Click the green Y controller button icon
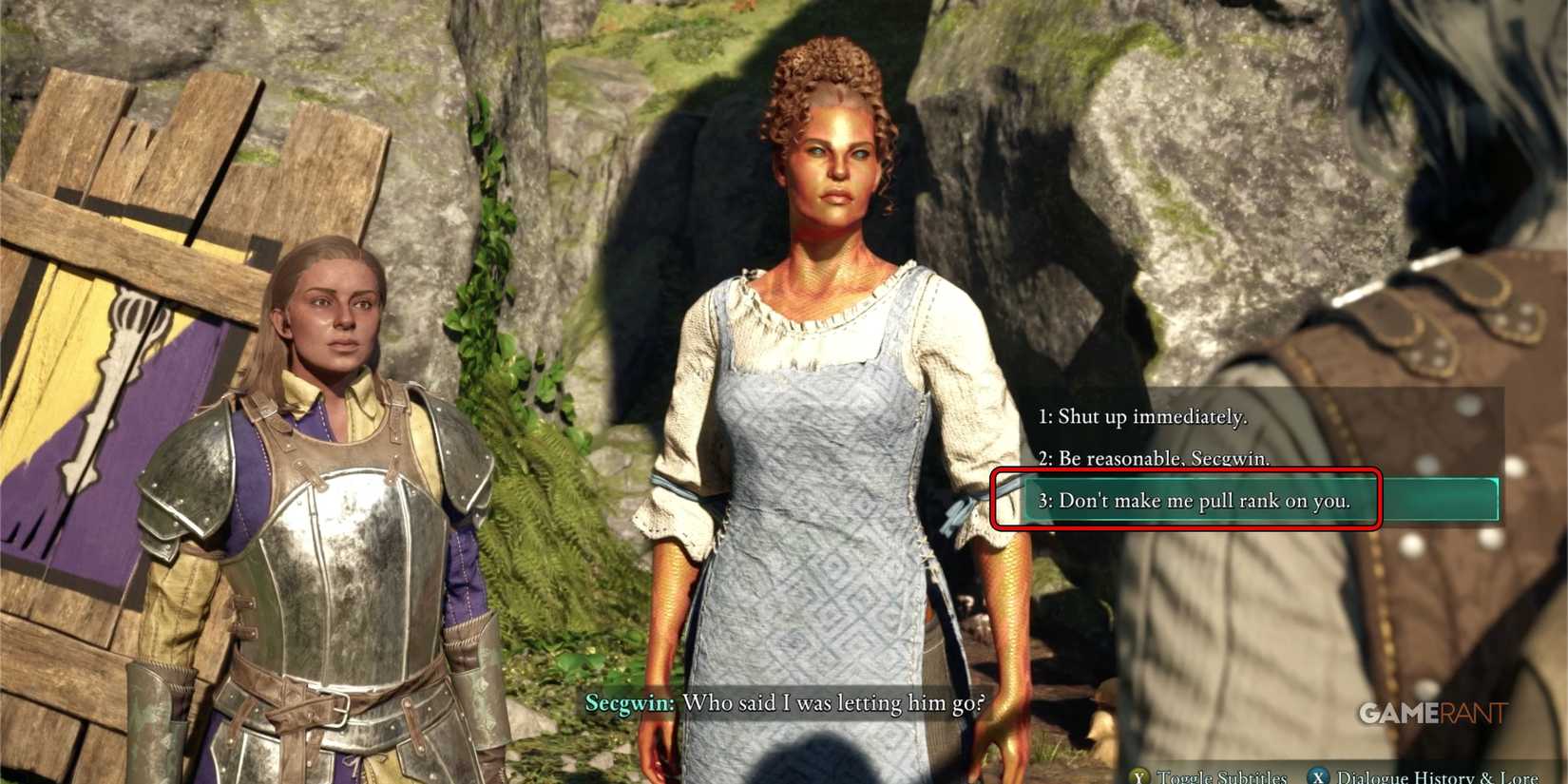 click(x=1138, y=777)
